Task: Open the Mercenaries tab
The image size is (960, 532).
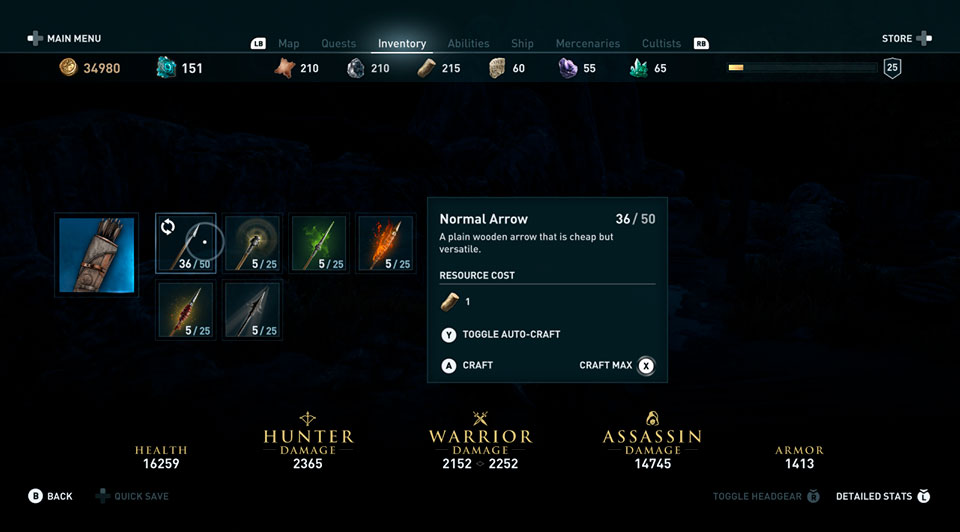Action: [589, 44]
